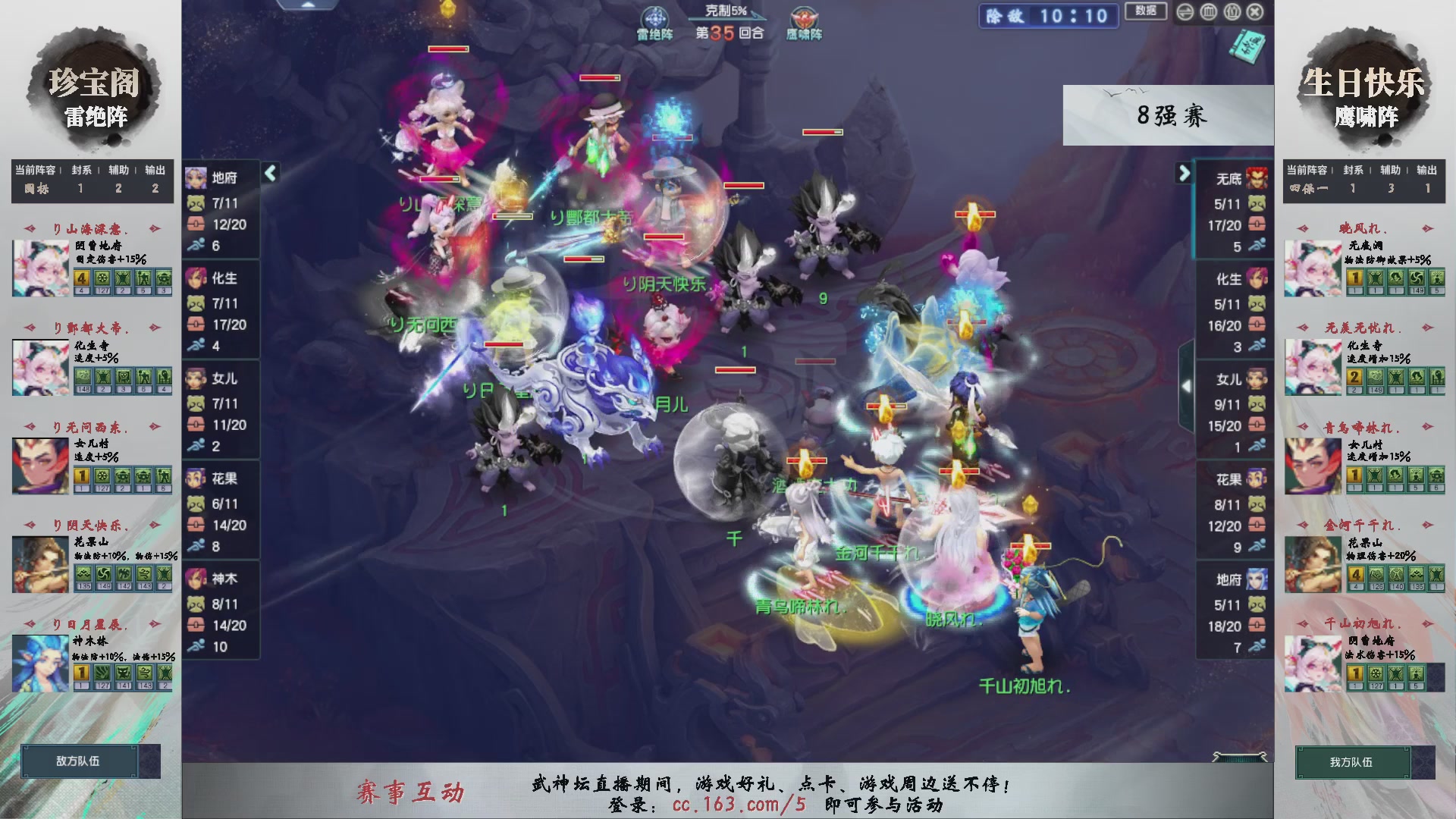The width and height of the screenshot is (1456, 819).
Task: Collapse the left unit panel with its chevron
Action: [x=269, y=173]
